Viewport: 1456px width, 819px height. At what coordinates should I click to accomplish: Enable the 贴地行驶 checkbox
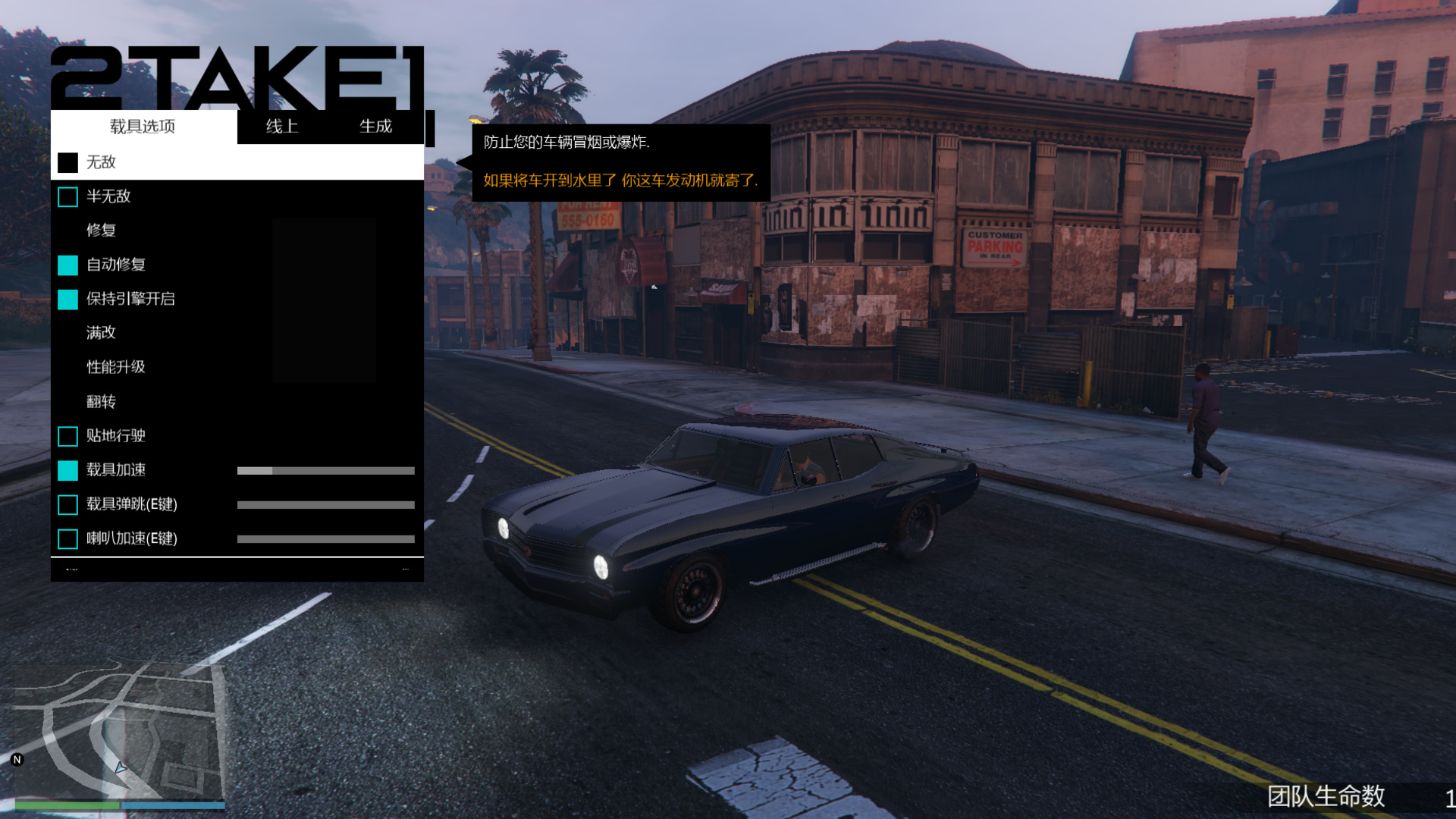pyautogui.click(x=67, y=436)
